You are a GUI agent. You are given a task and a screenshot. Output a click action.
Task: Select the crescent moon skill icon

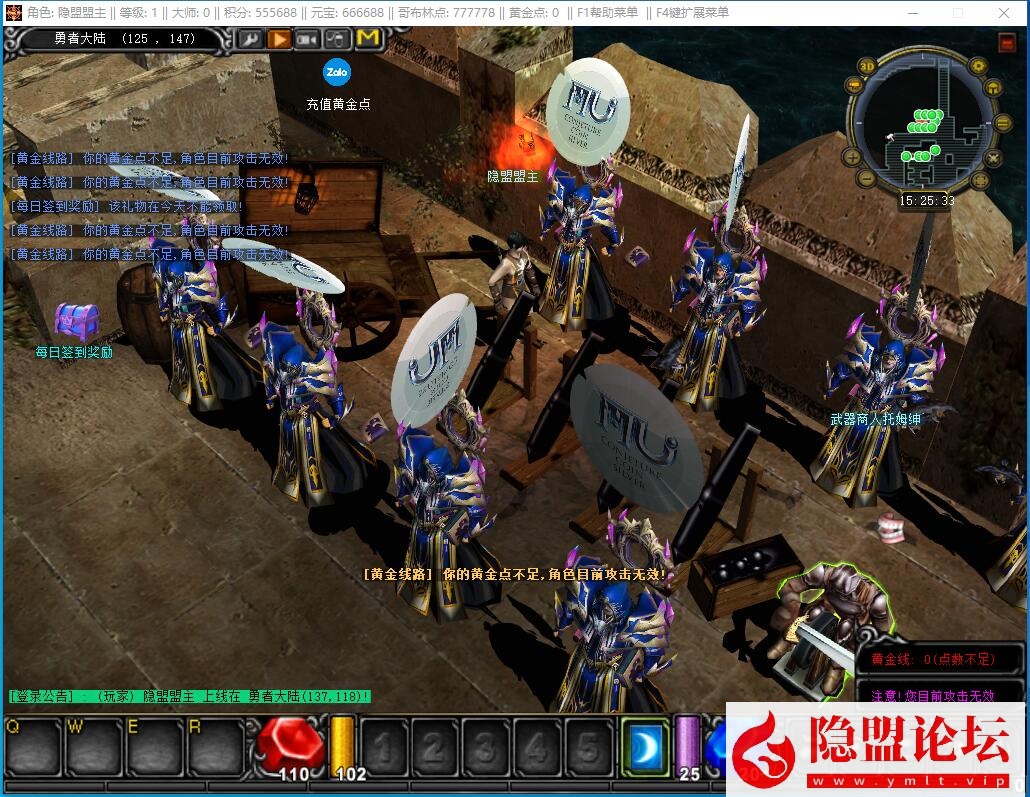(x=643, y=747)
